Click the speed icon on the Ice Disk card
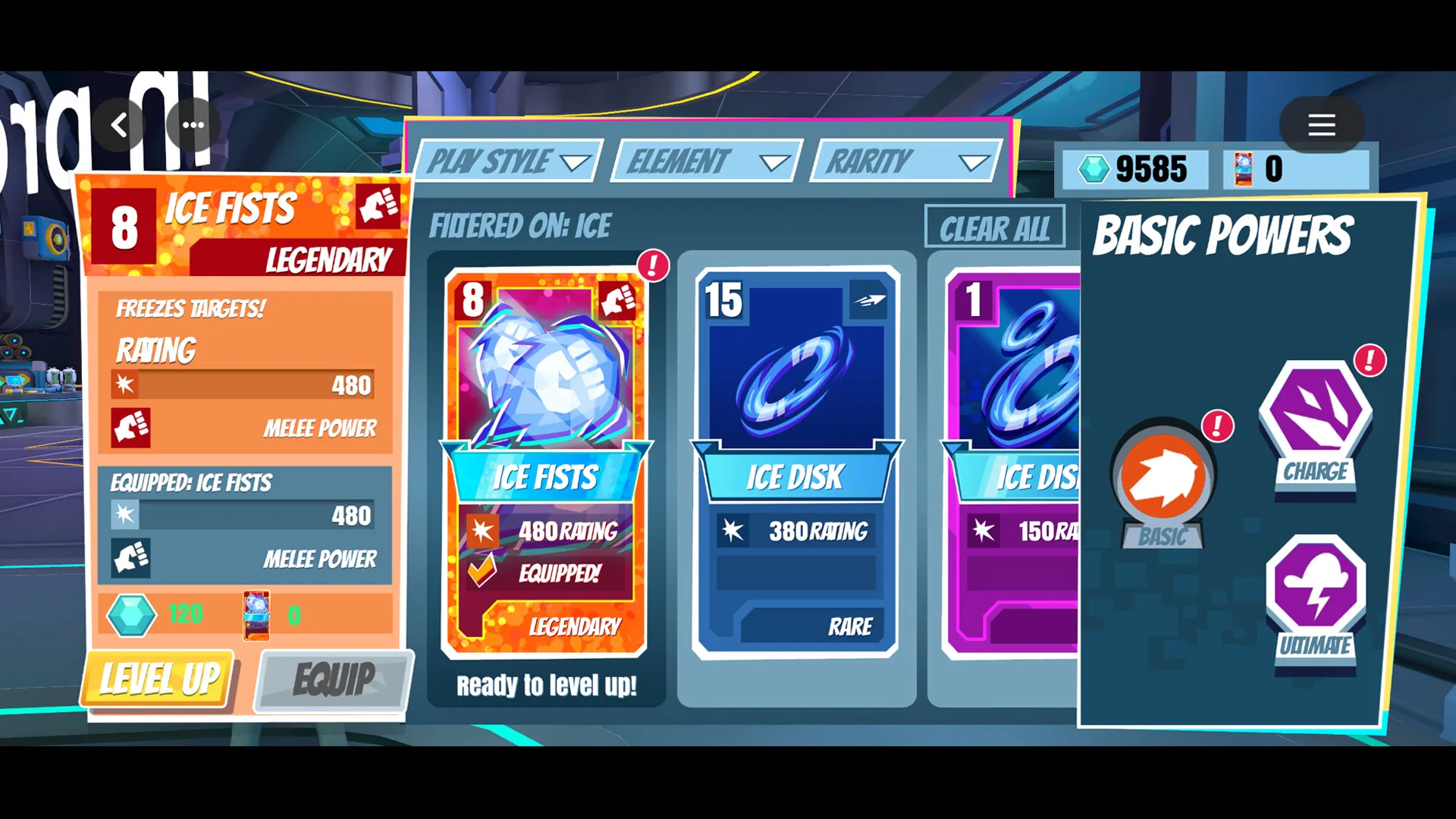The image size is (1456, 819). coord(870,299)
